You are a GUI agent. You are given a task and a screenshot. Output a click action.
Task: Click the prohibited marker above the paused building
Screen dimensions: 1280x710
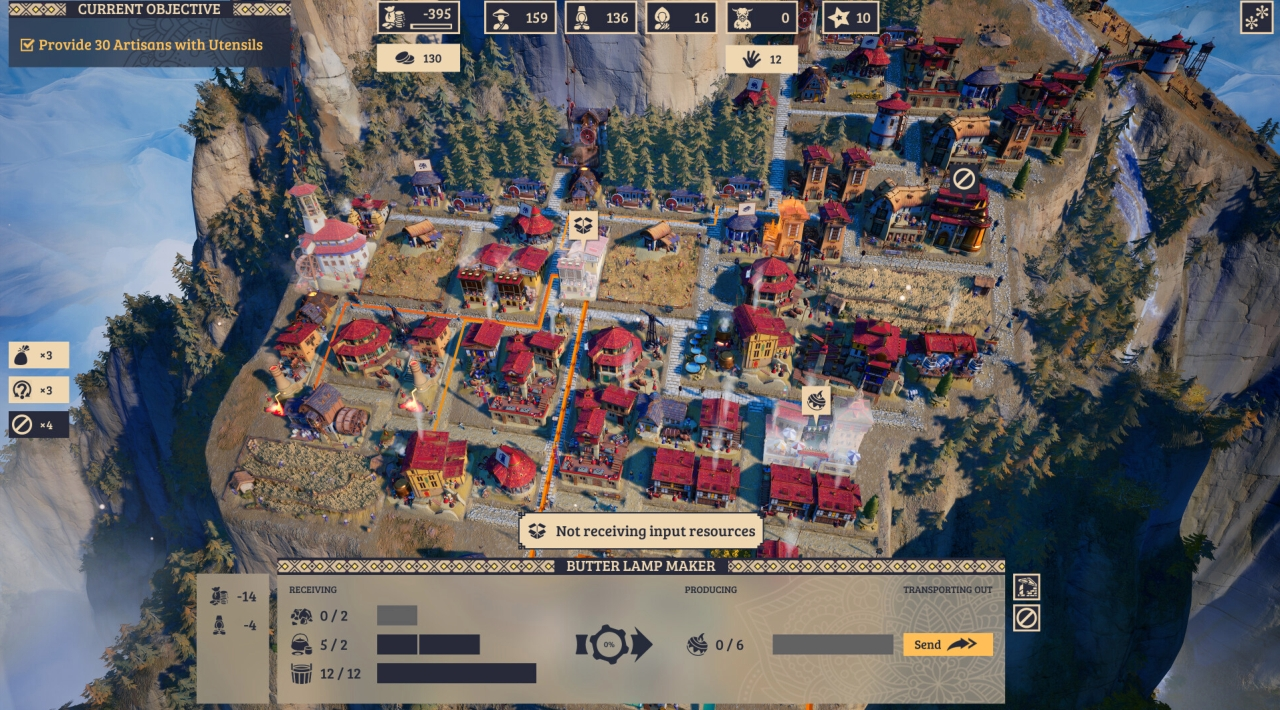[963, 179]
